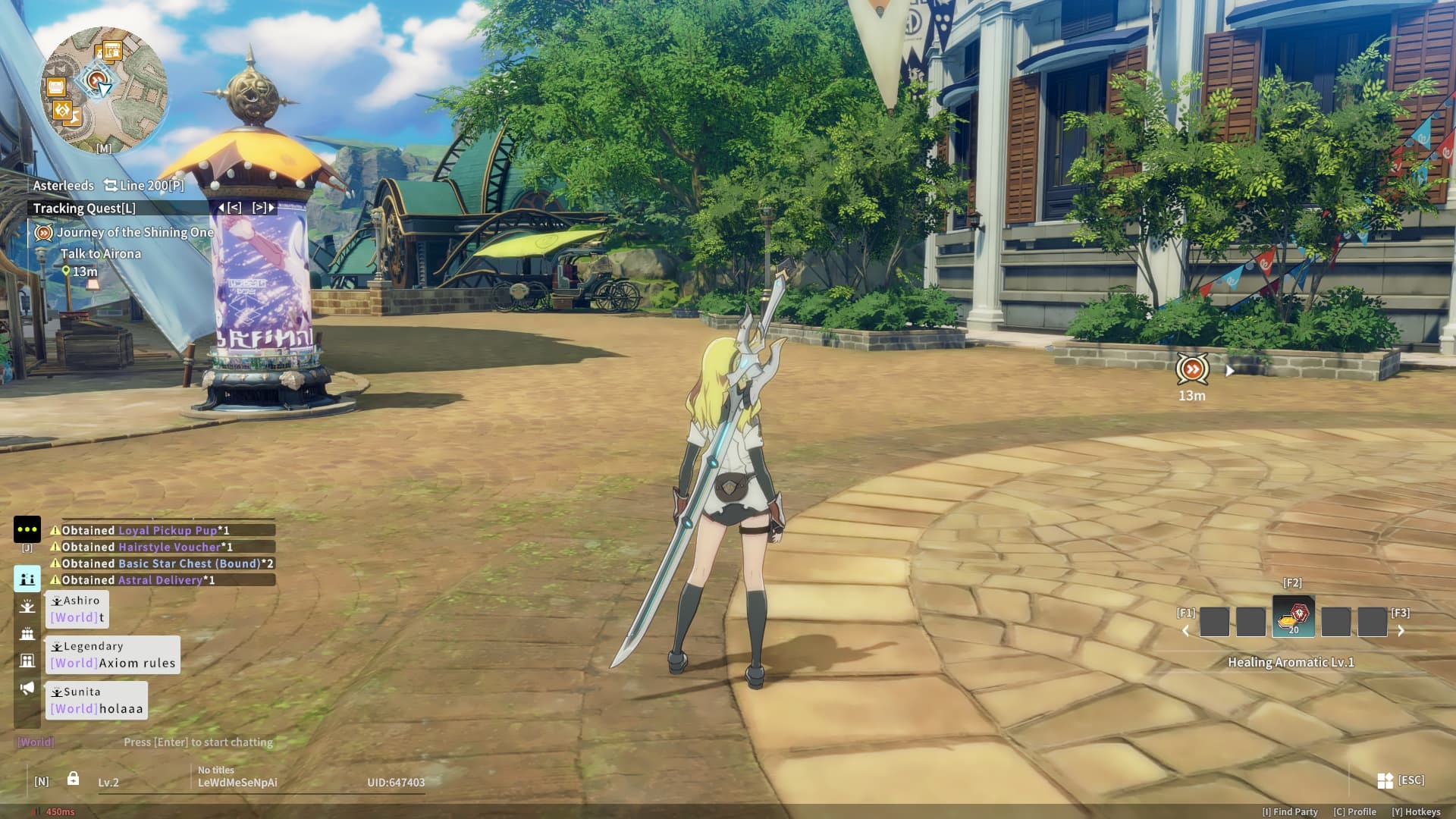Viewport: 1456px width, 819px height.
Task: Show the previous tracked quest
Action: pyautogui.click(x=231, y=208)
